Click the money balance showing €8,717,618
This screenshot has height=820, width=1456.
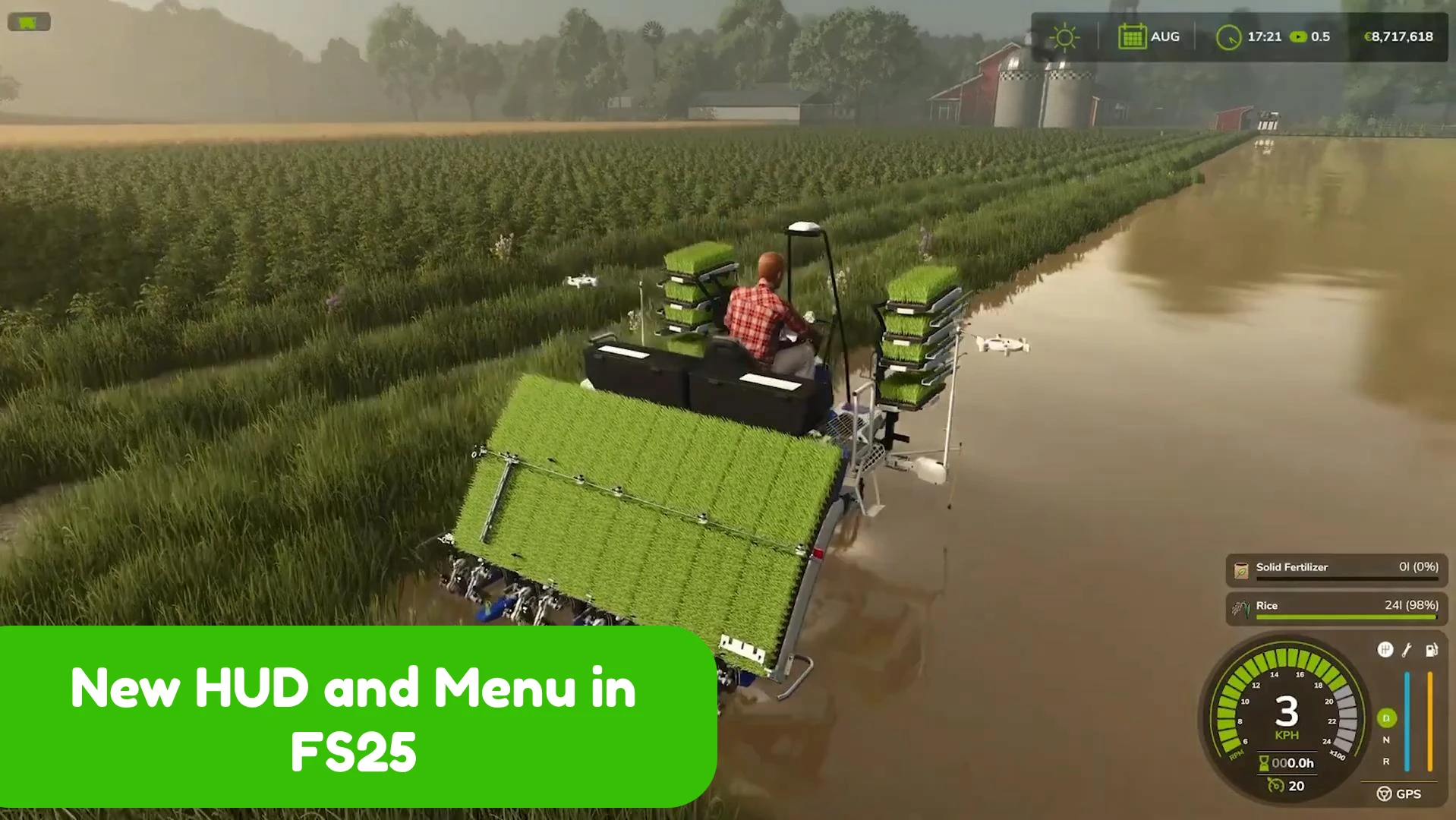pyautogui.click(x=1399, y=36)
